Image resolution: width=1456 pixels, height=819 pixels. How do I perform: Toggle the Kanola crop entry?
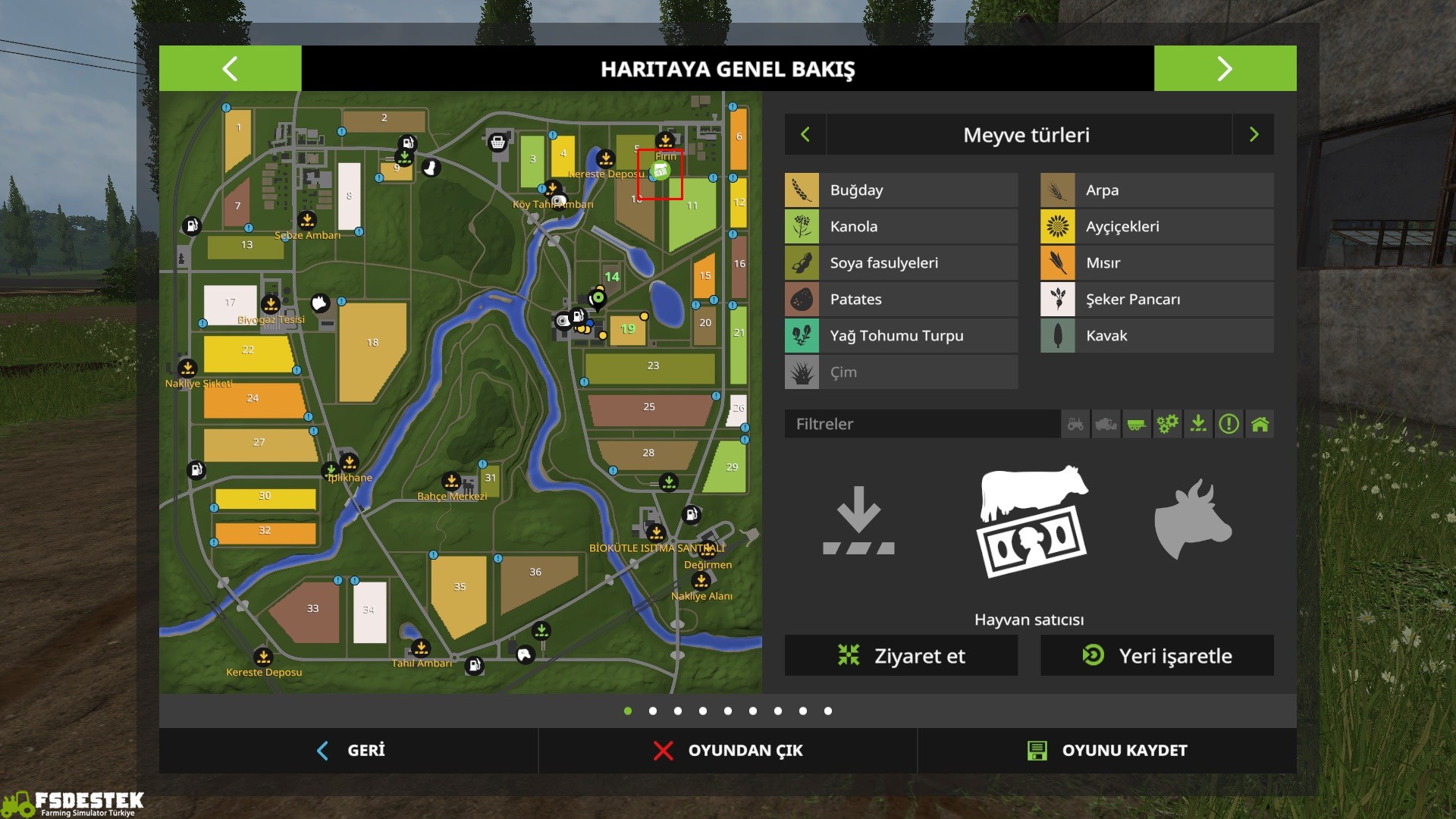point(901,227)
